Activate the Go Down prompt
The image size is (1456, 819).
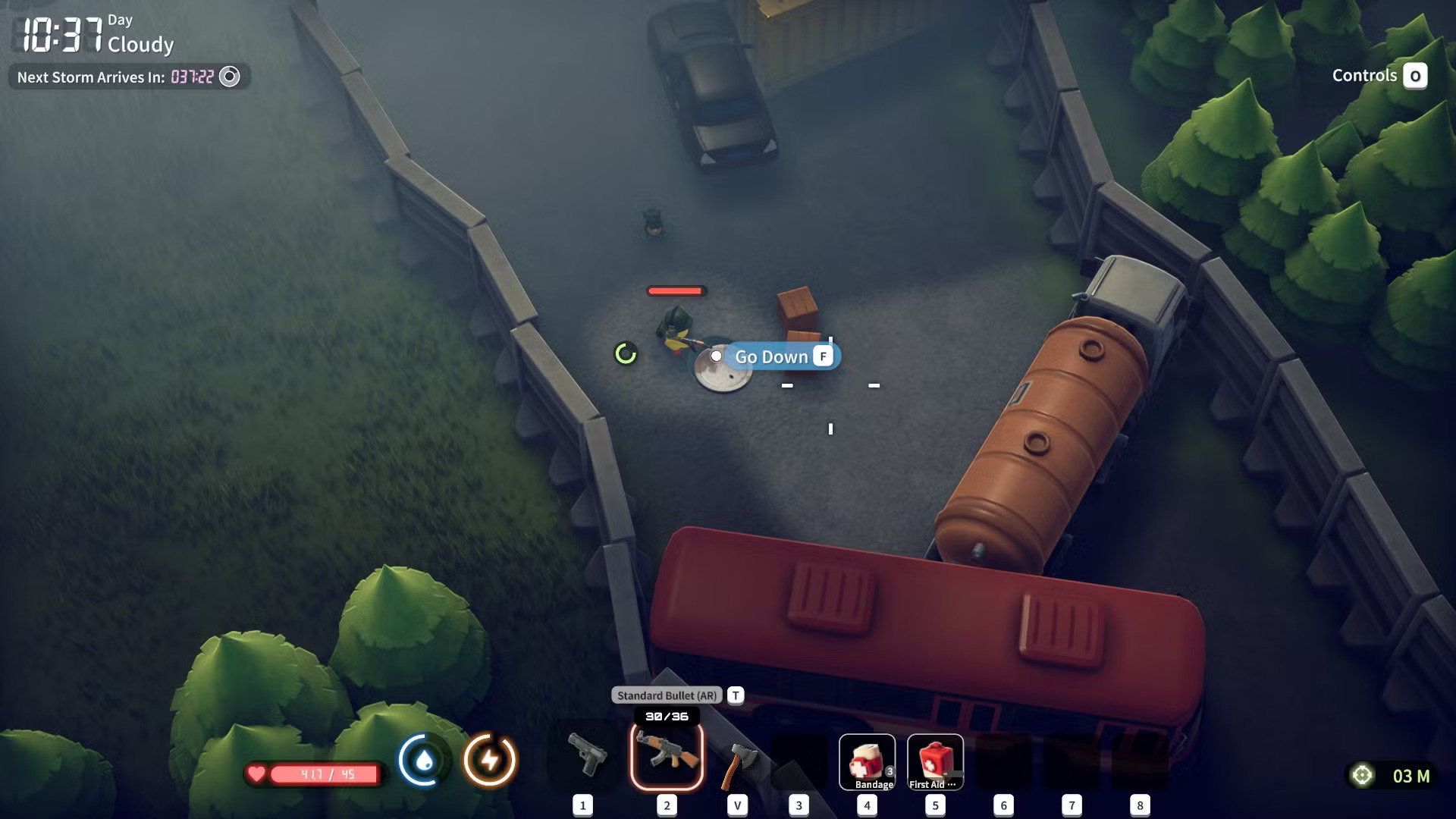coord(771,356)
